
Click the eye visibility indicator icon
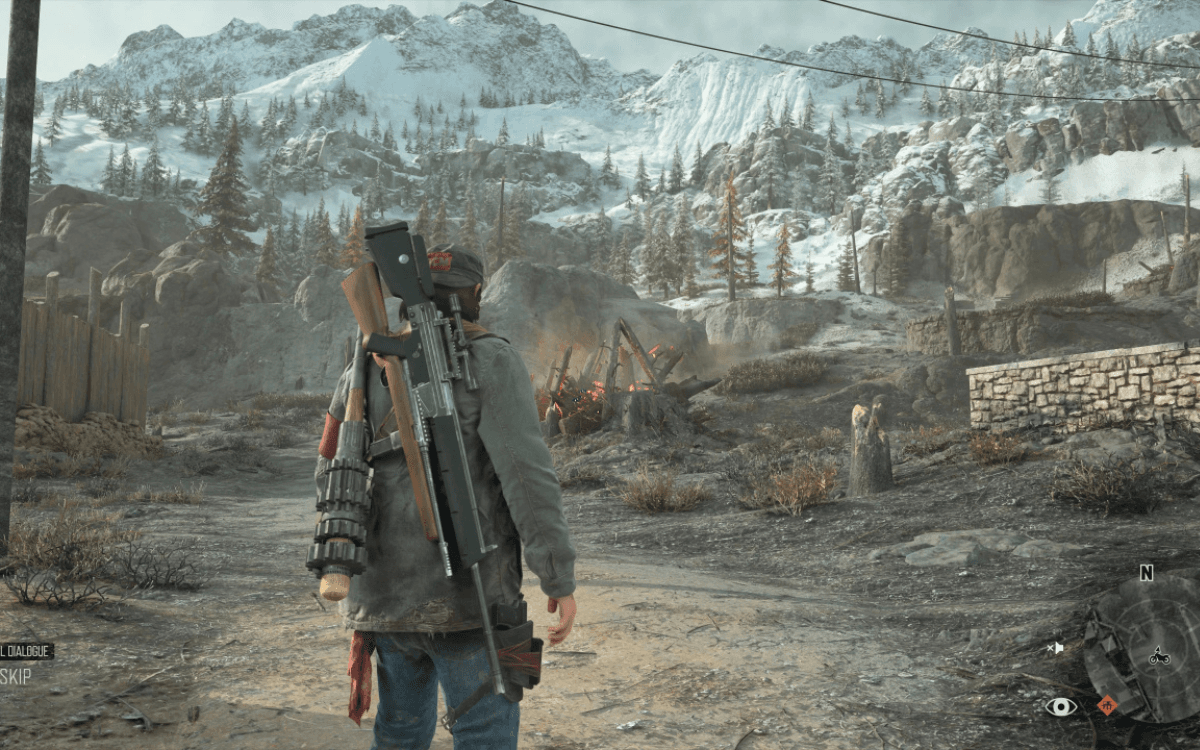tap(1061, 707)
